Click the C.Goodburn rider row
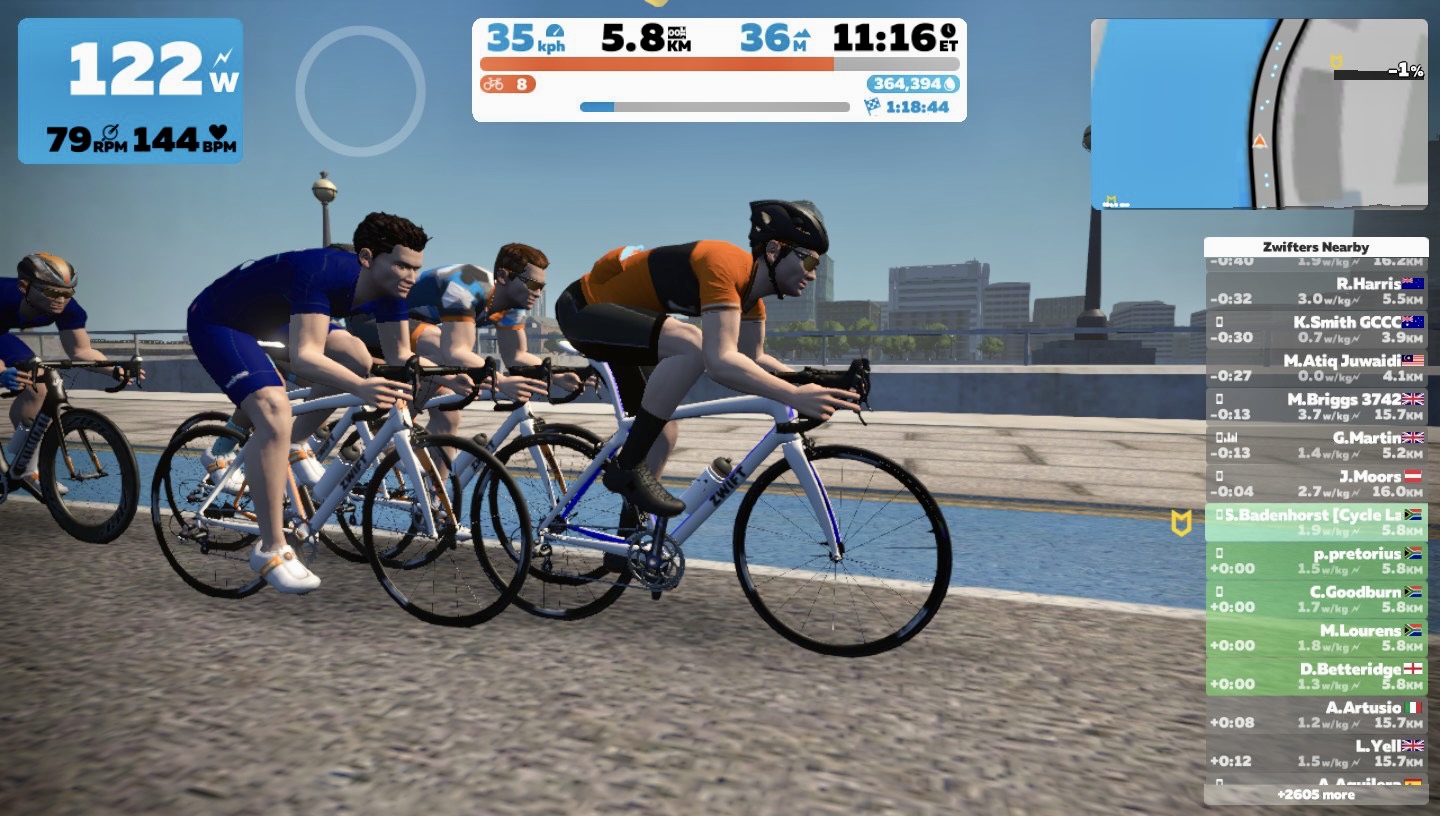 (x=1316, y=599)
